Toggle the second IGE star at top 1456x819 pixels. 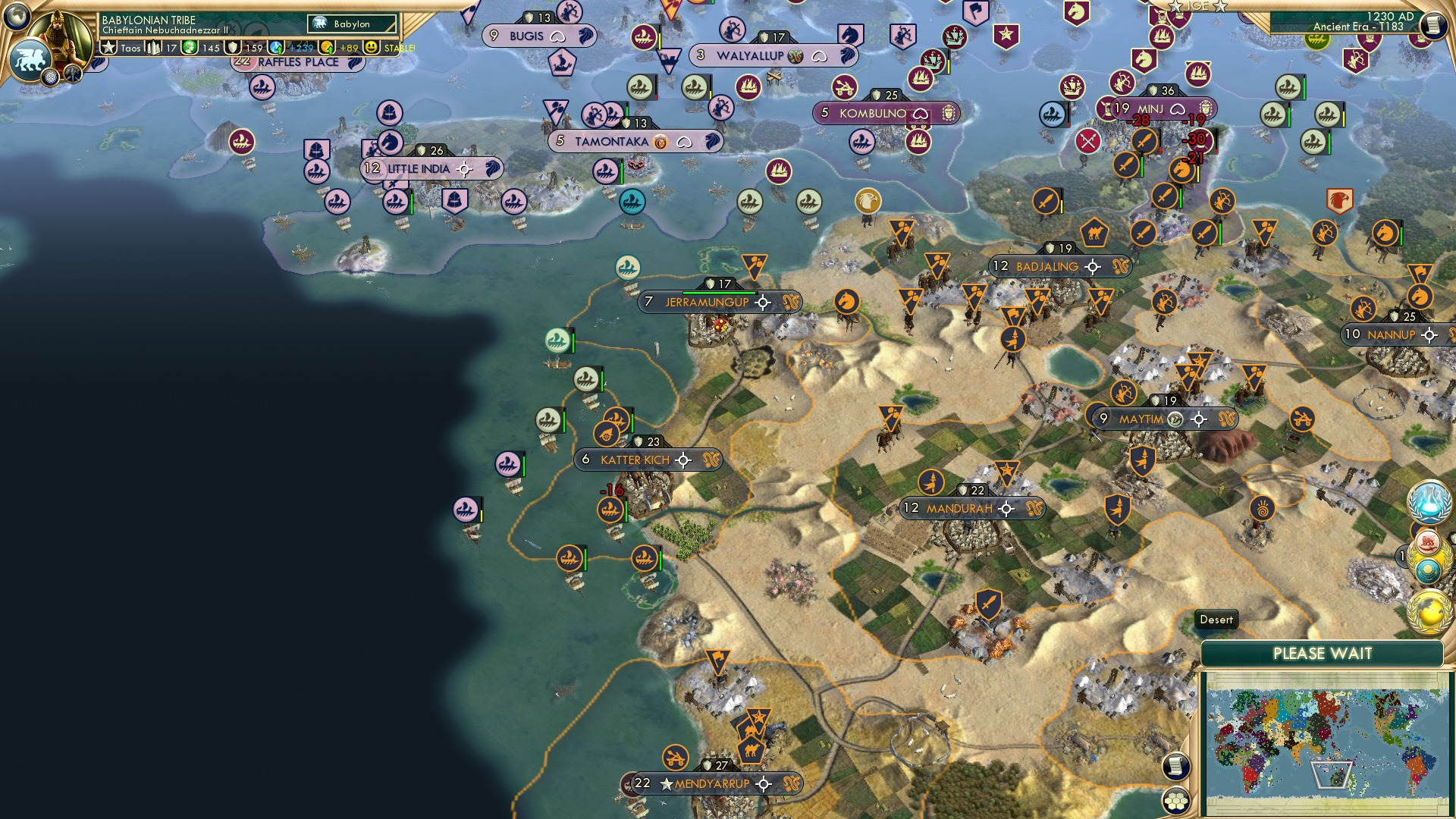point(1220,8)
